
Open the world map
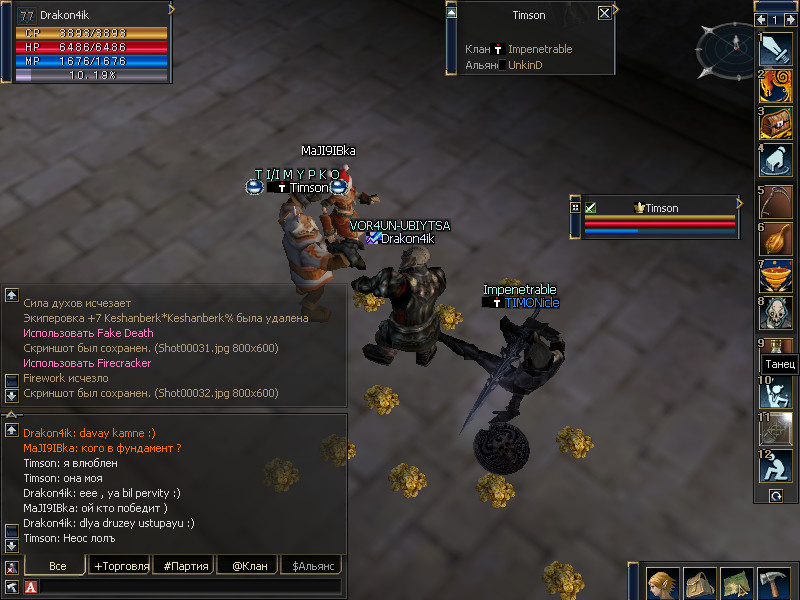(x=737, y=583)
